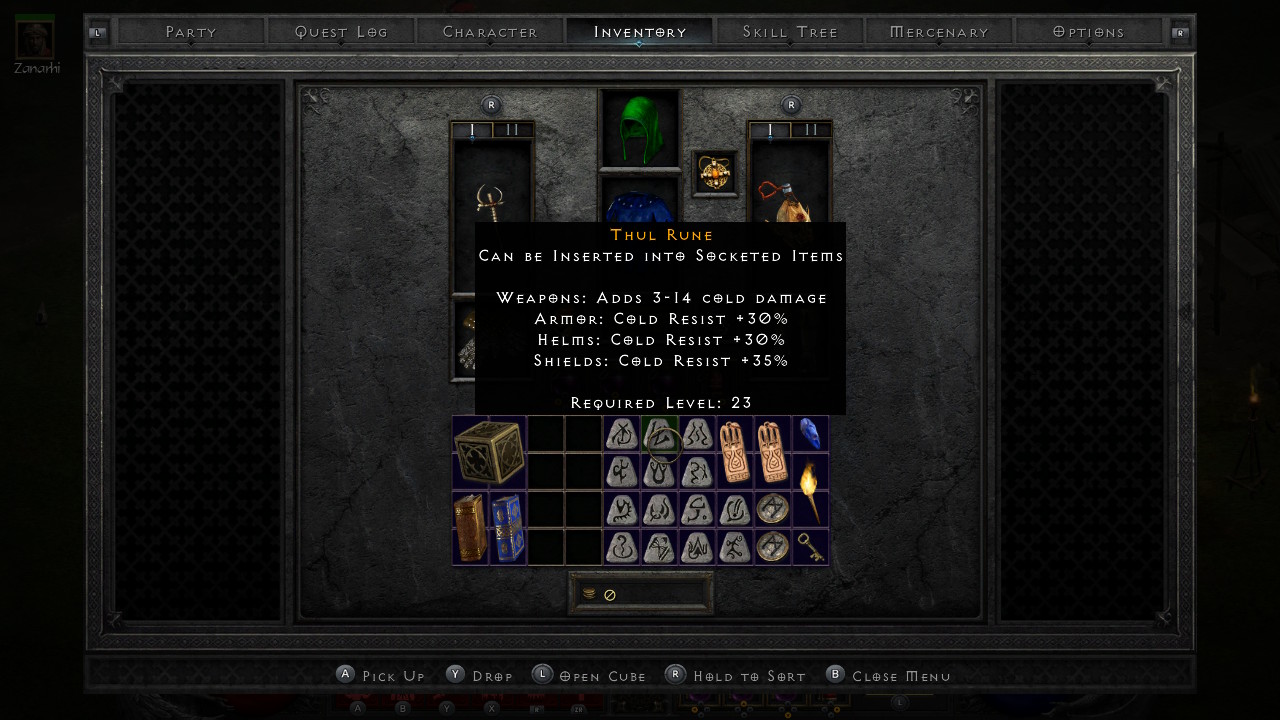Select the equipped blue body armor
1280x720 pixels.
(x=639, y=202)
